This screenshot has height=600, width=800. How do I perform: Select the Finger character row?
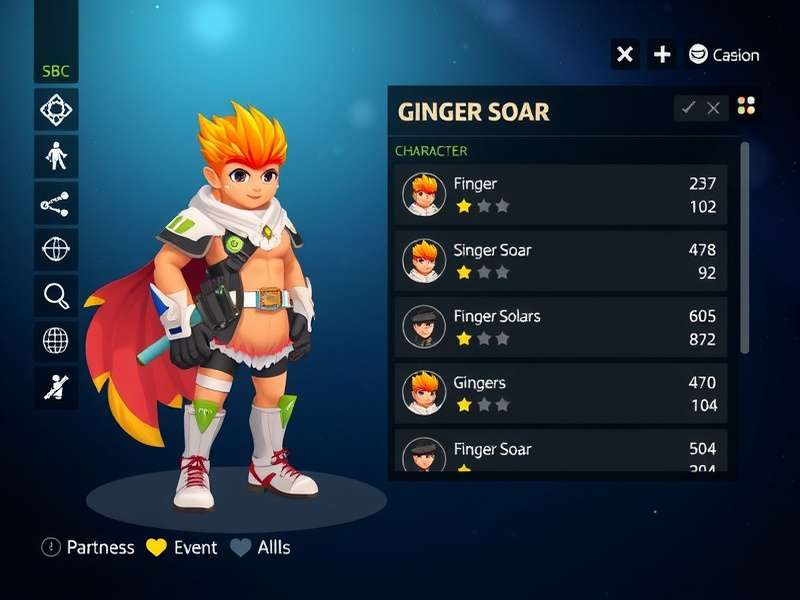click(x=560, y=194)
